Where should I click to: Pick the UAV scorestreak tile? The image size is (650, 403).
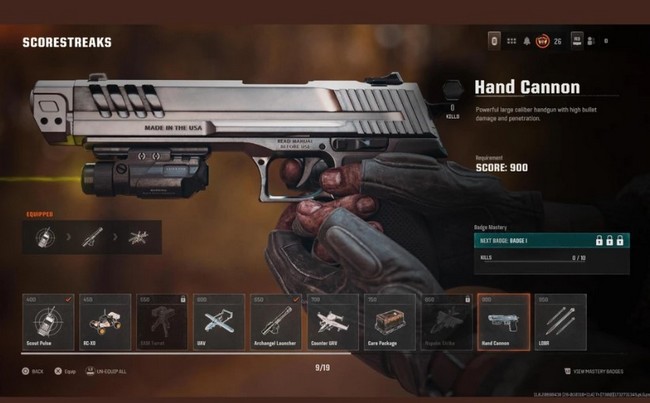217,320
